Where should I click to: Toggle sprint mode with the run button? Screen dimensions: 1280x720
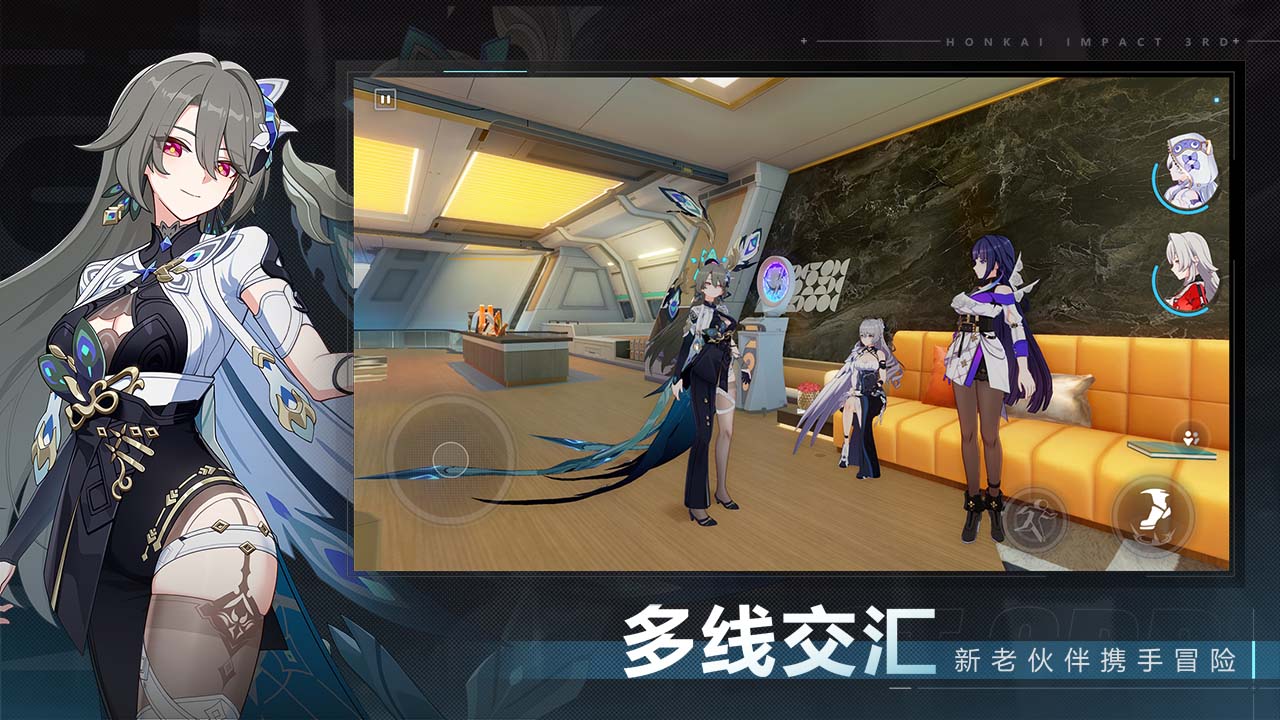[1035, 517]
